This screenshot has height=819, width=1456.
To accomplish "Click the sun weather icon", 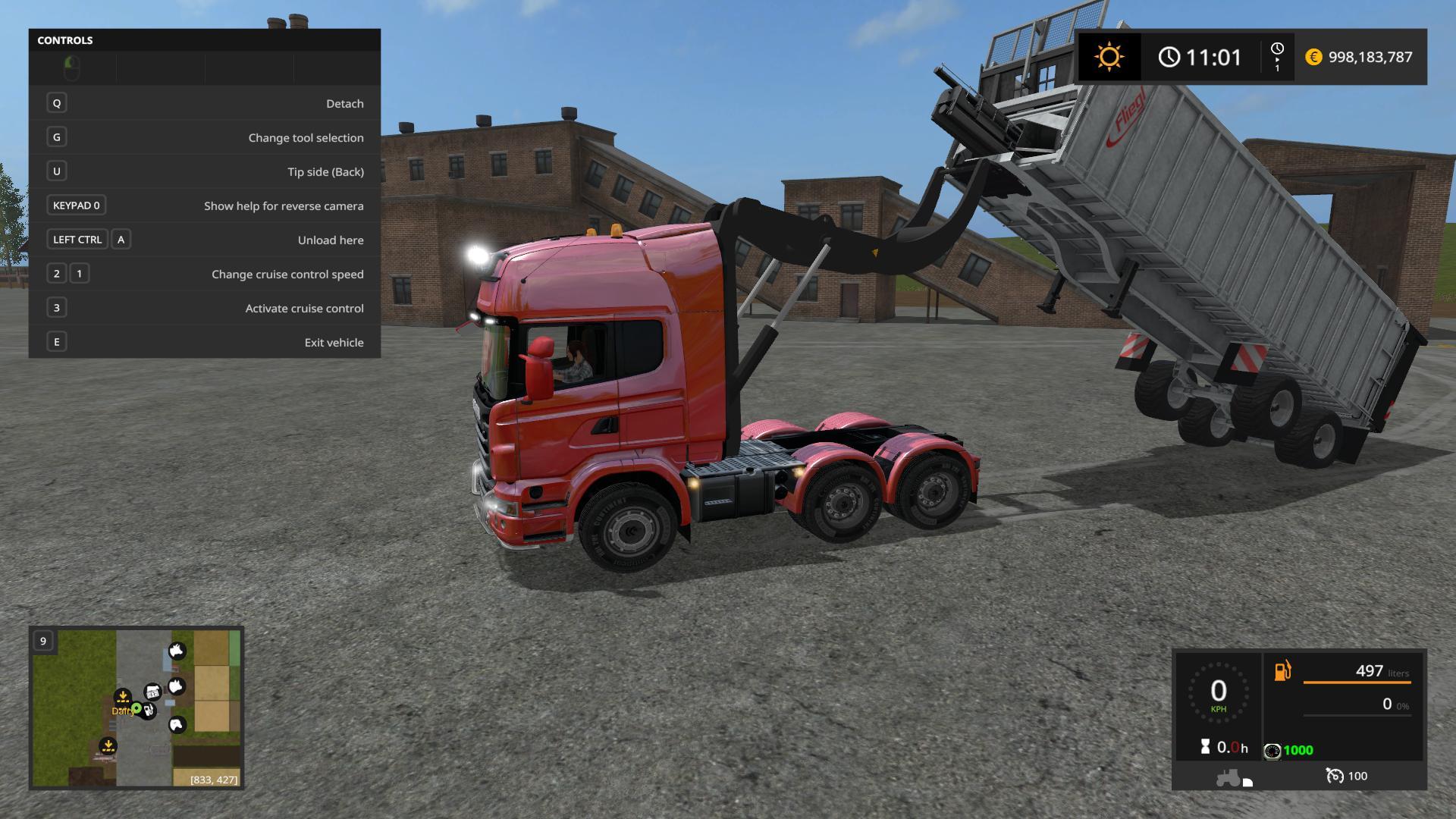I will click(1109, 57).
